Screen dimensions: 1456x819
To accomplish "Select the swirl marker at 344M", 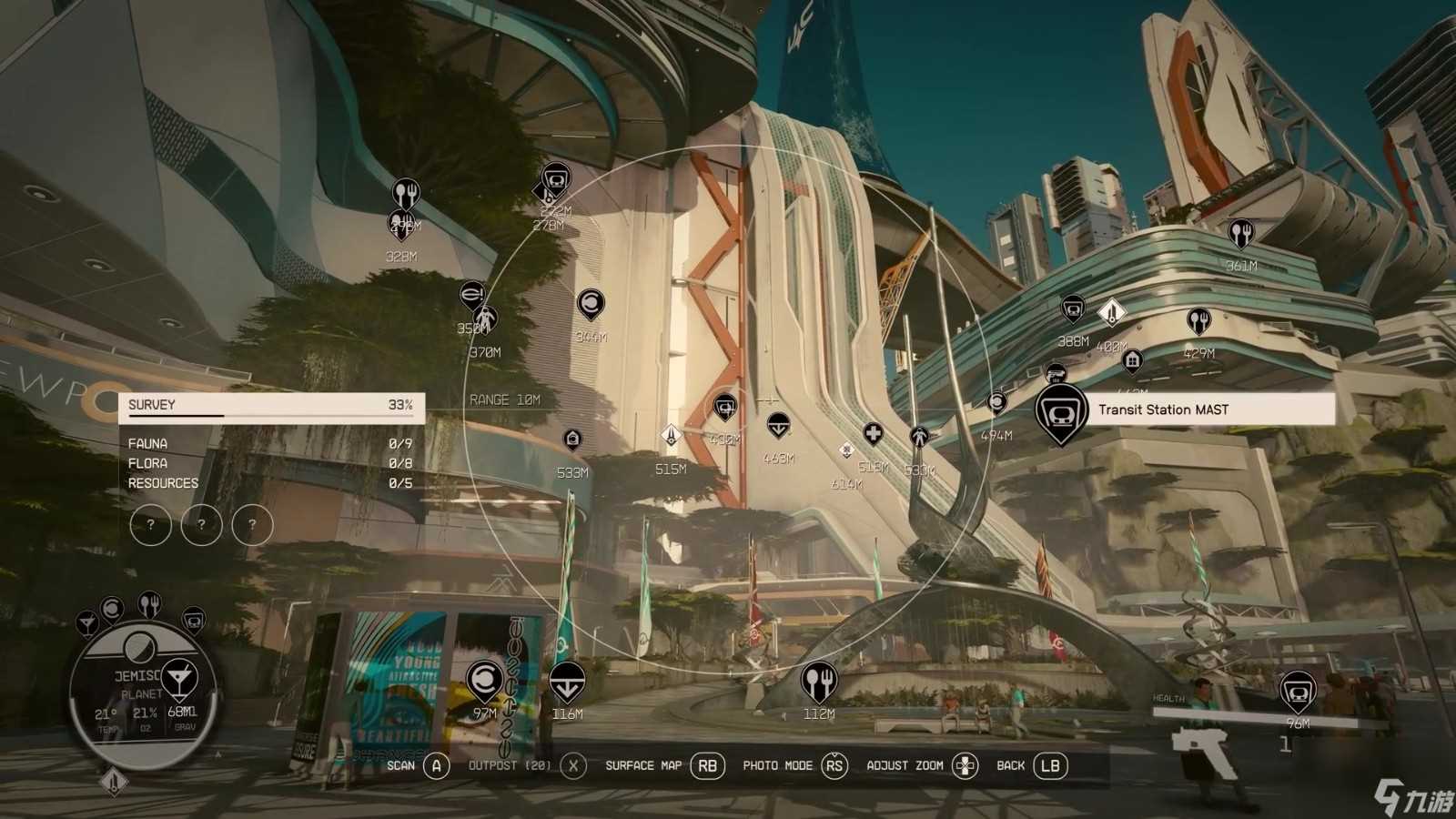I will point(590,304).
